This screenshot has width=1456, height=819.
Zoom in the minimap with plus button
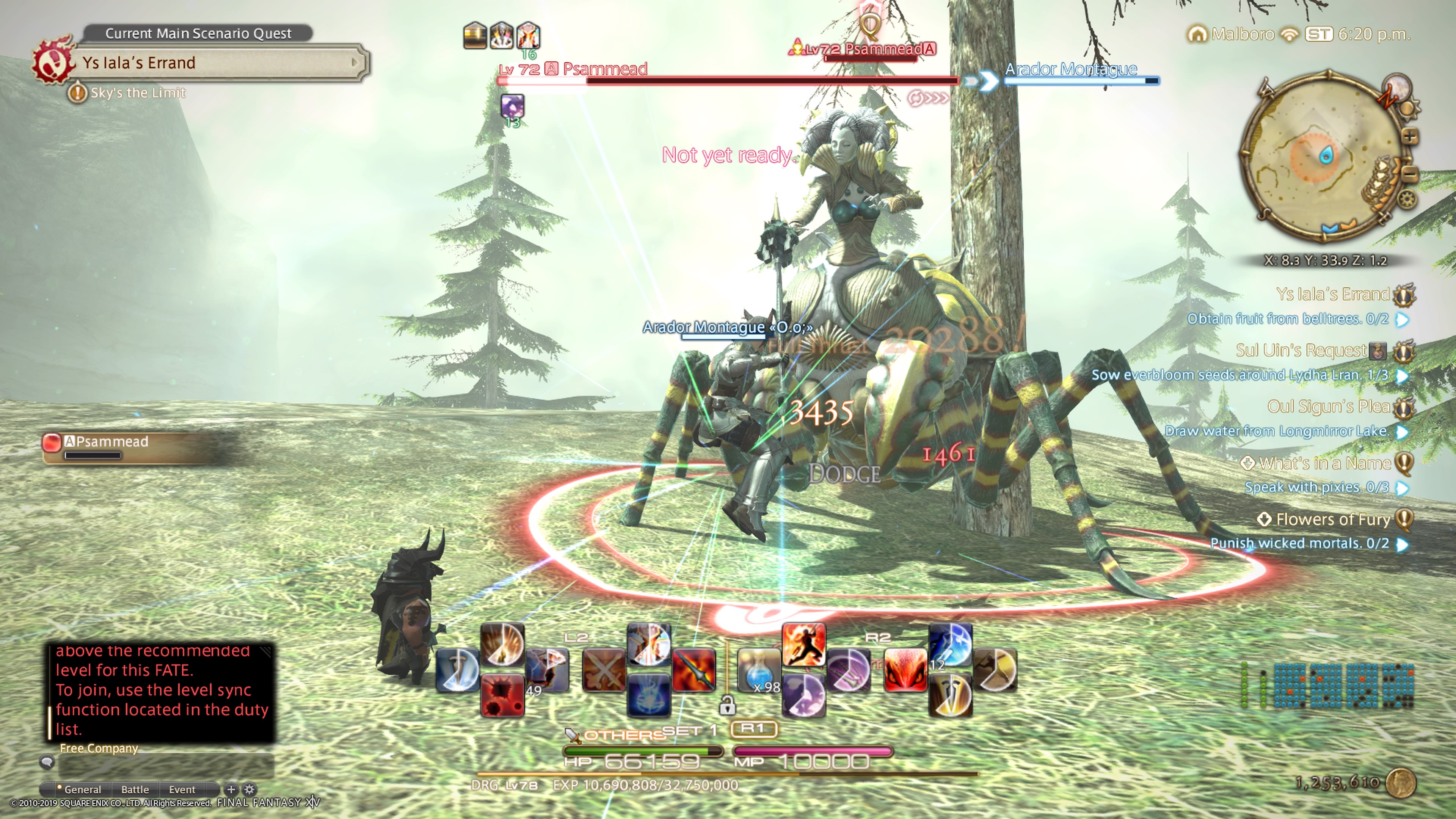(x=1410, y=137)
